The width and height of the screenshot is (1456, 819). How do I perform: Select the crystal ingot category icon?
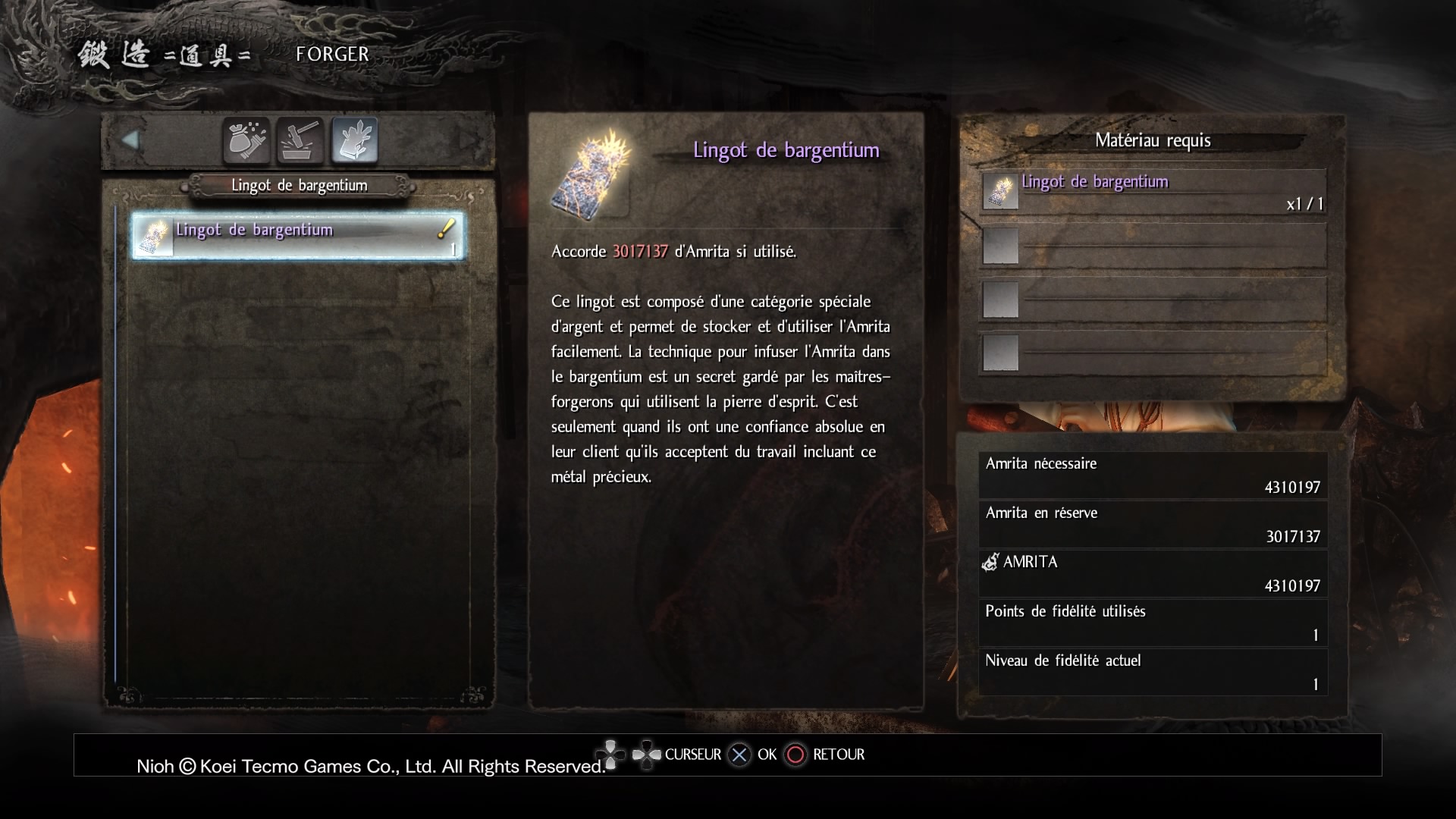point(355,140)
